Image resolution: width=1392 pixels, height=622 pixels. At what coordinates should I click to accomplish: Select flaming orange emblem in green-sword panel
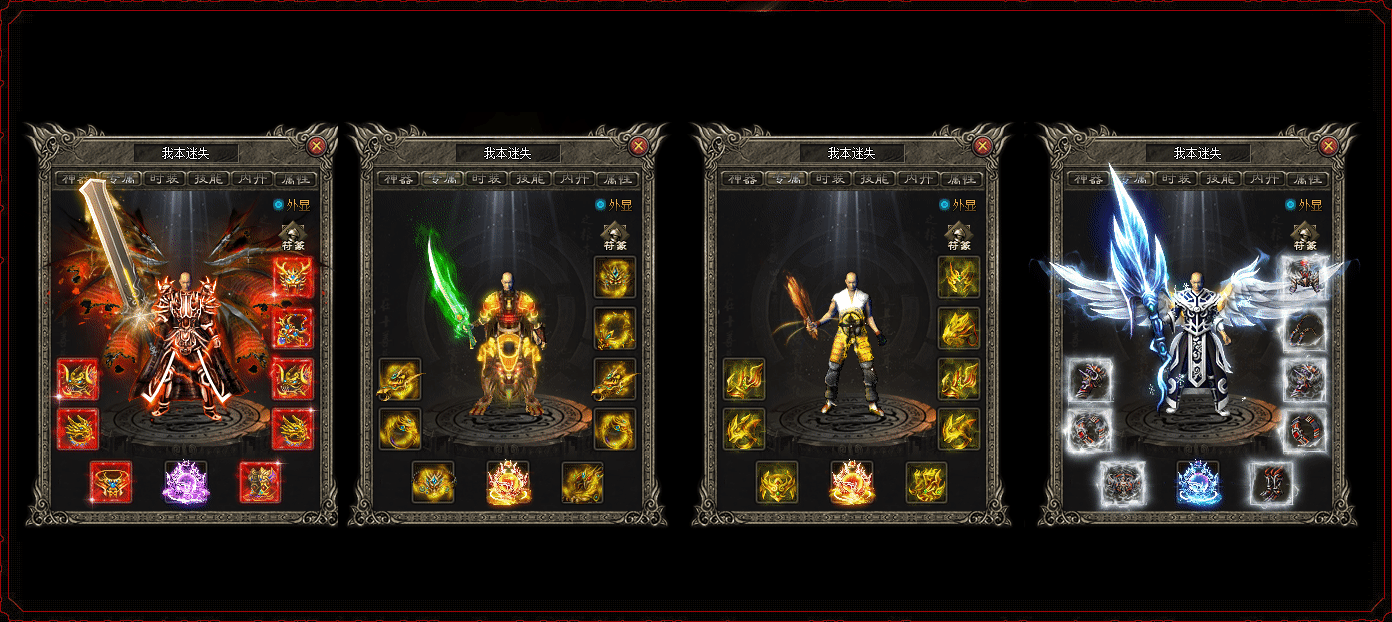508,482
